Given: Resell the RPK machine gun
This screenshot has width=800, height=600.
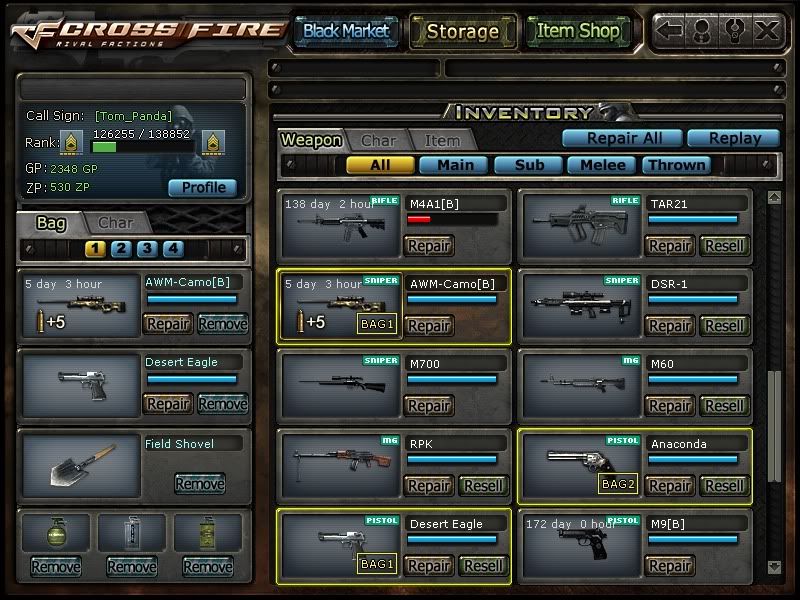Looking at the screenshot, I should (x=483, y=486).
